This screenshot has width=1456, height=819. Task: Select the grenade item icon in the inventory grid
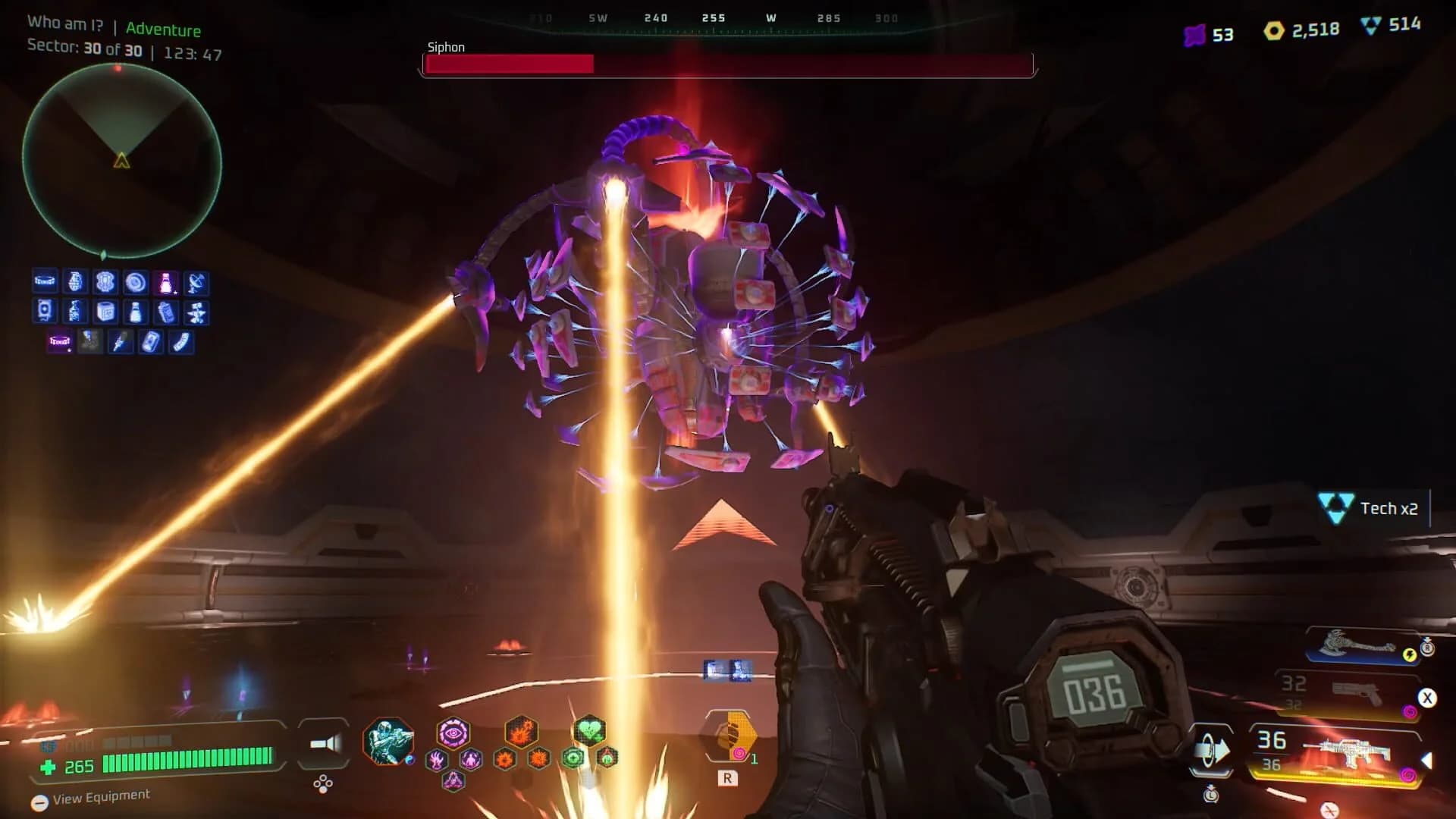click(x=75, y=282)
